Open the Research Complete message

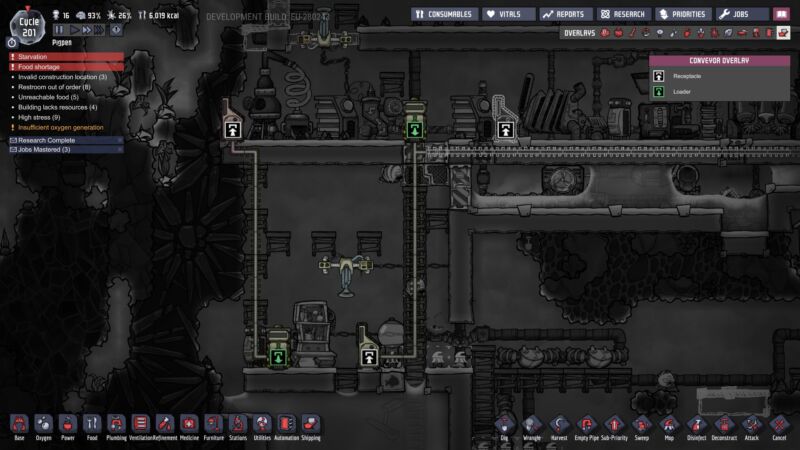coord(64,140)
